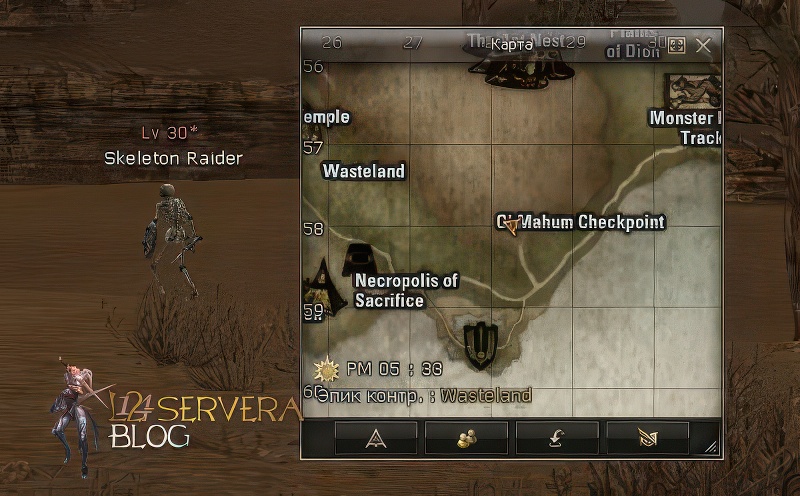Select the Monster Track icon on map
Image resolution: width=800 pixels, height=496 pixels.
(697, 91)
